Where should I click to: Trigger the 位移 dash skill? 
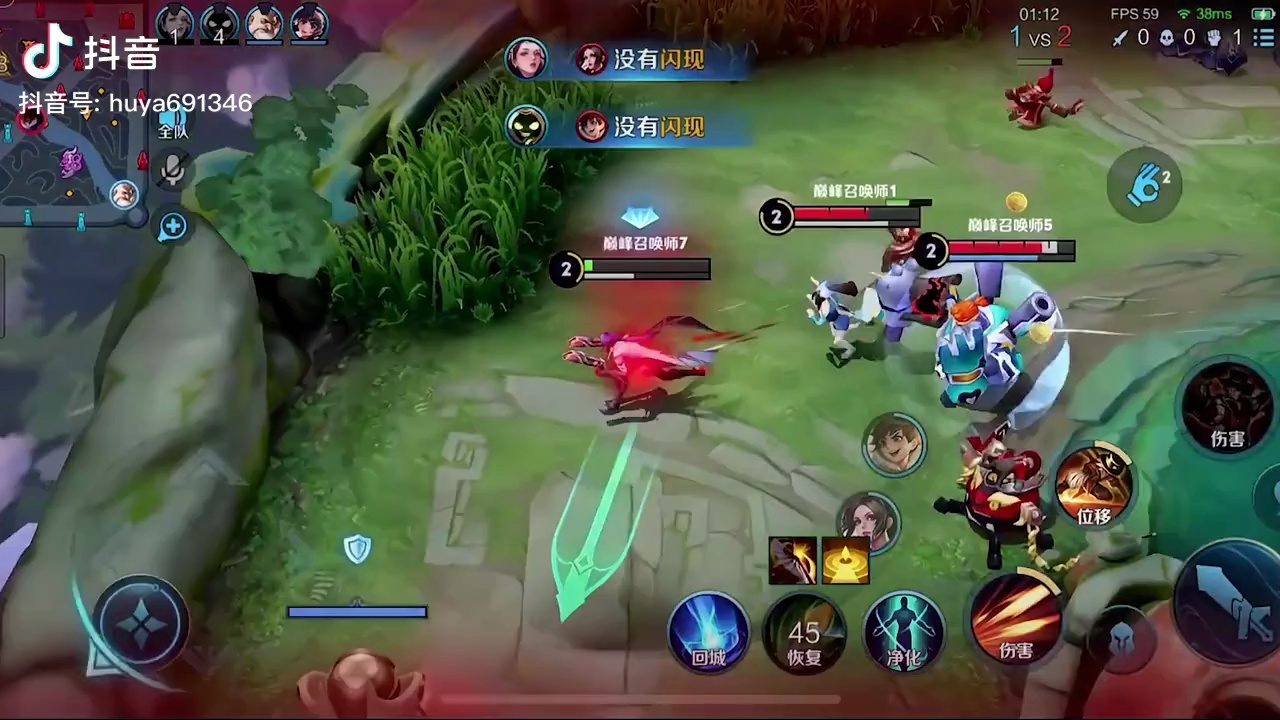1094,486
